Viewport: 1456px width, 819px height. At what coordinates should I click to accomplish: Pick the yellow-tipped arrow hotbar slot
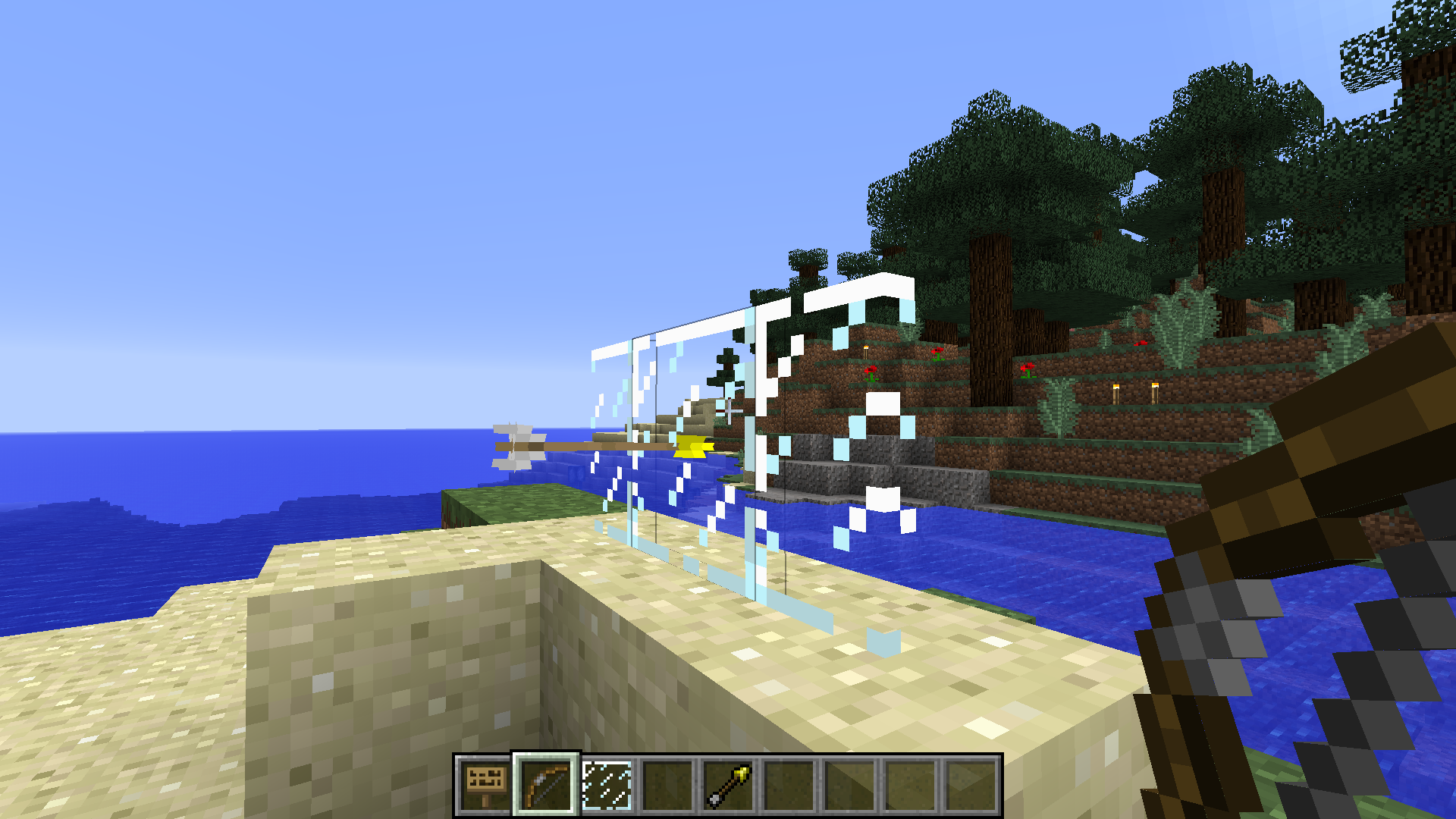[728, 786]
